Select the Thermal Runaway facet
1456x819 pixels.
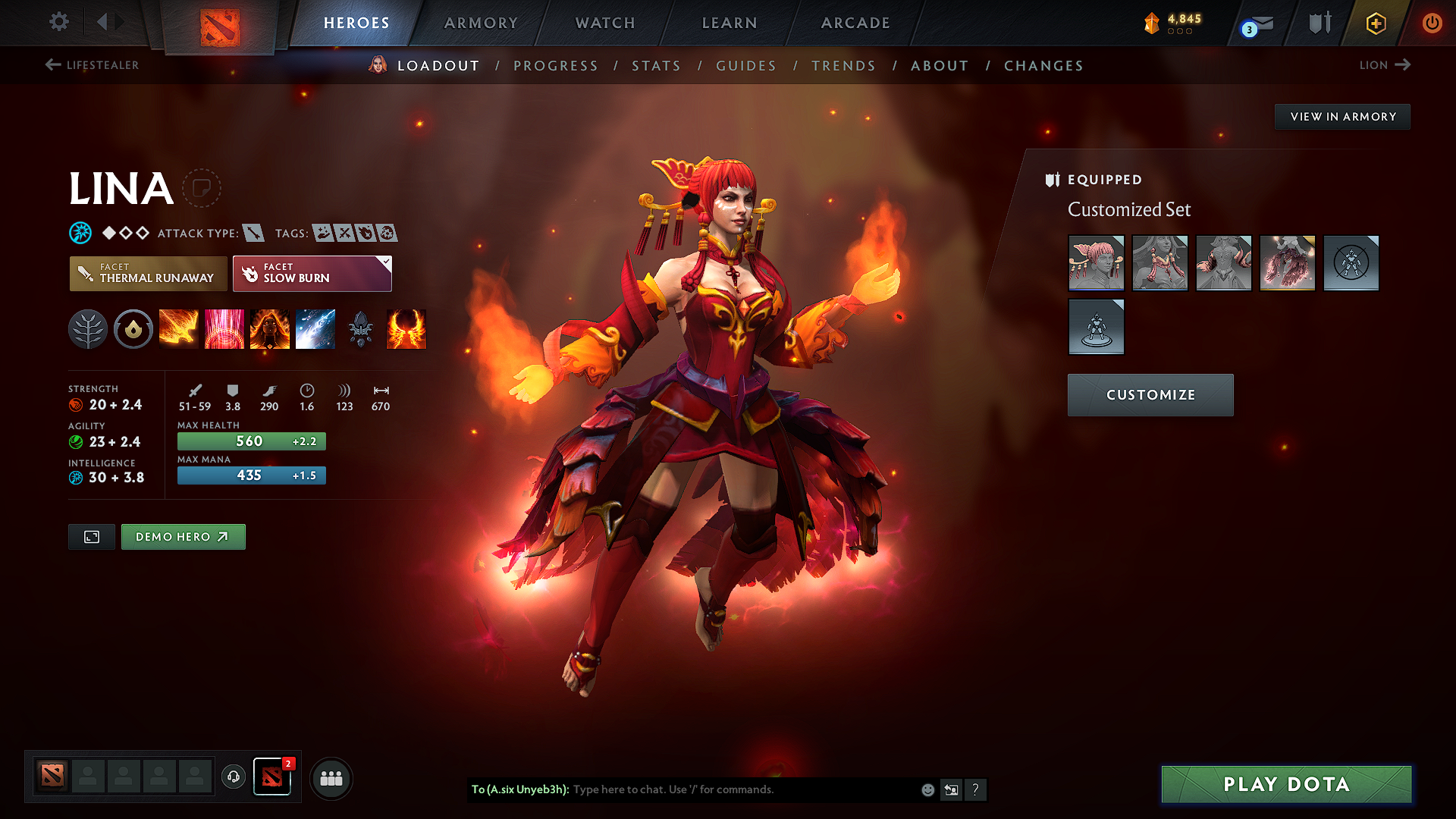148,274
